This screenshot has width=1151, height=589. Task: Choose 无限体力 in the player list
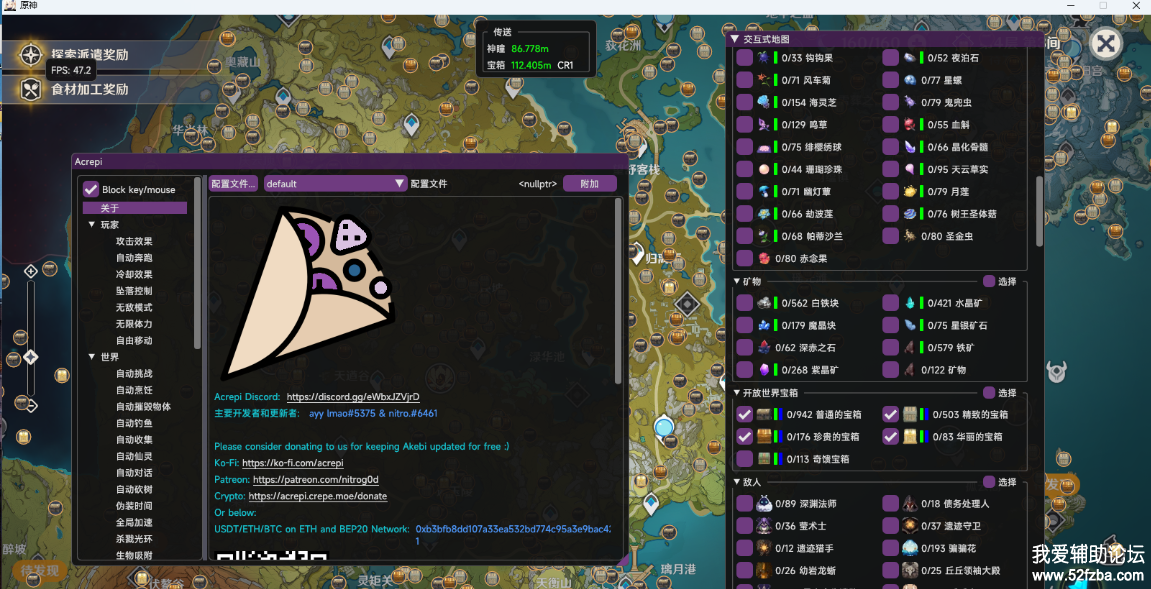click(134, 324)
